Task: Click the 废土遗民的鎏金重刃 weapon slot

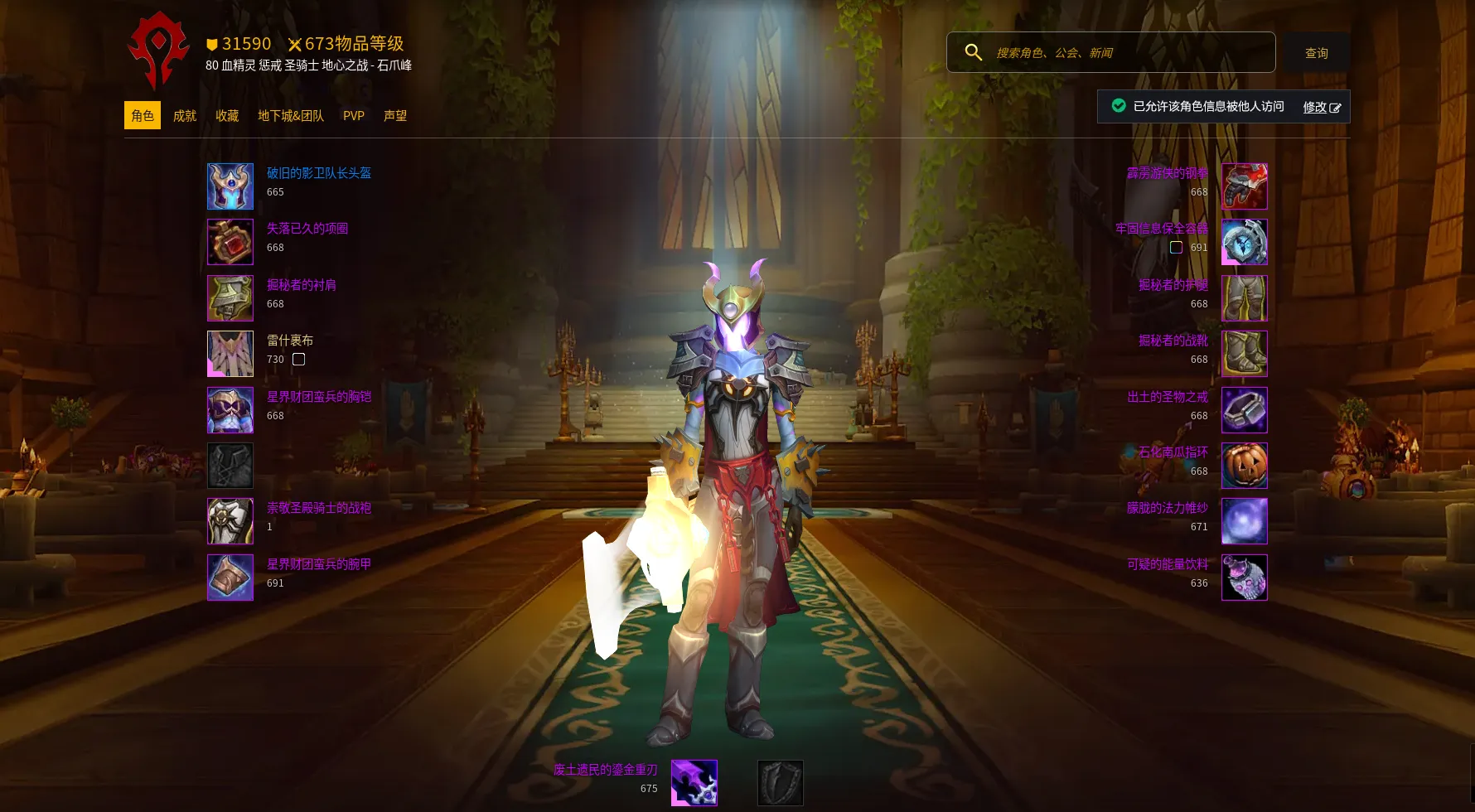Action: point(694,783)
